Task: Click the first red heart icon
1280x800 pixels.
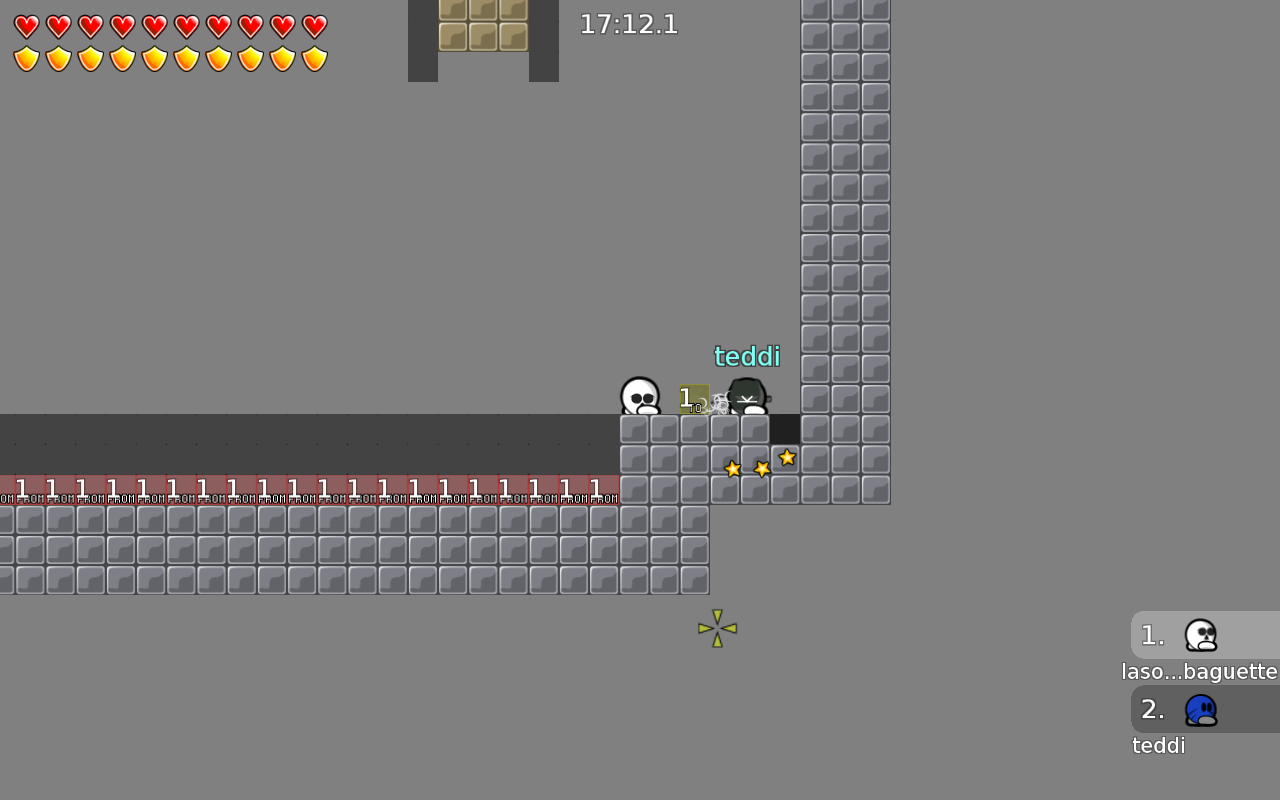Action: 27,27
